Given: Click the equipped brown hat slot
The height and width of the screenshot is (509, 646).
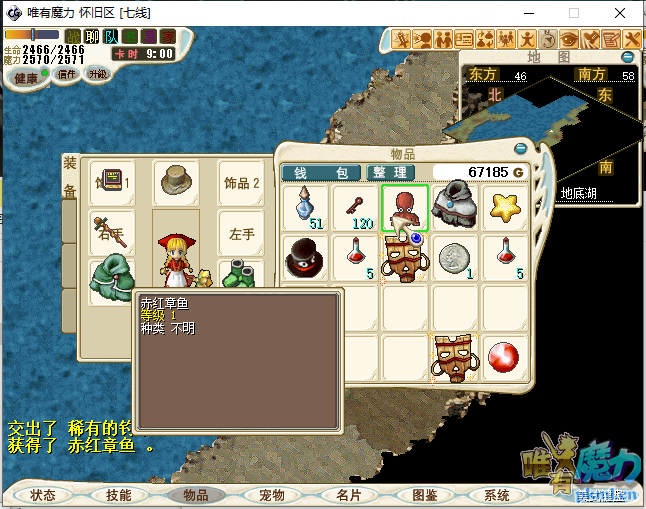Looking at the screenshot, I should click(177, 182).
